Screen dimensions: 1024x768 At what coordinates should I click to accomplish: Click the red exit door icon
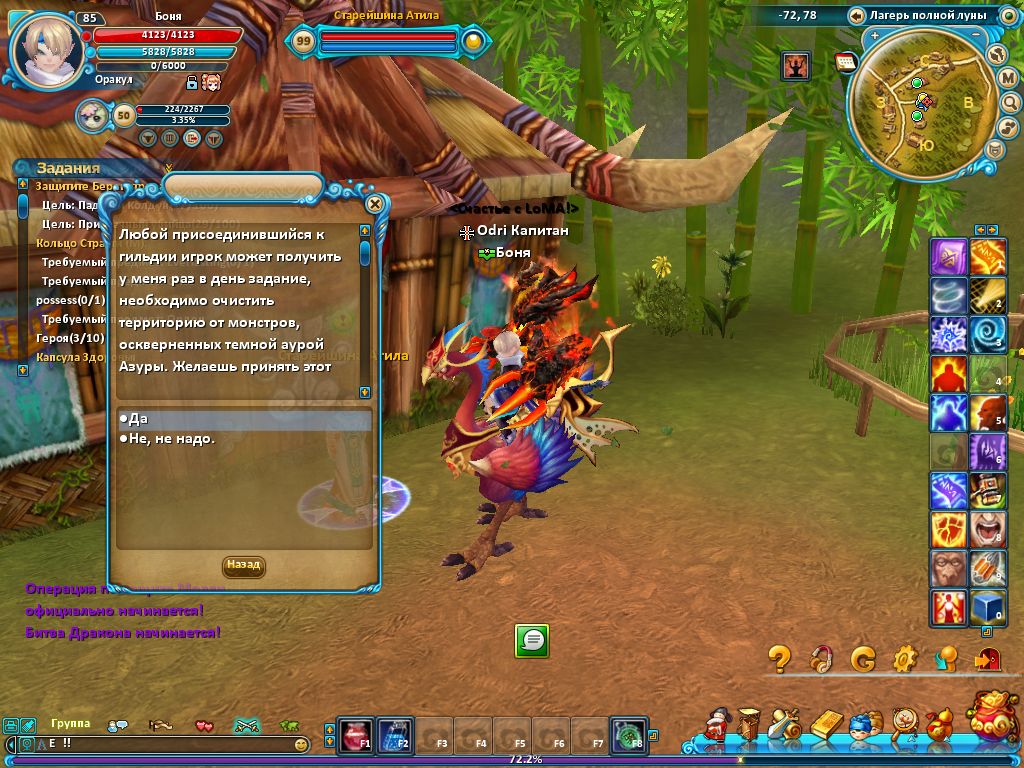(988, 658)
